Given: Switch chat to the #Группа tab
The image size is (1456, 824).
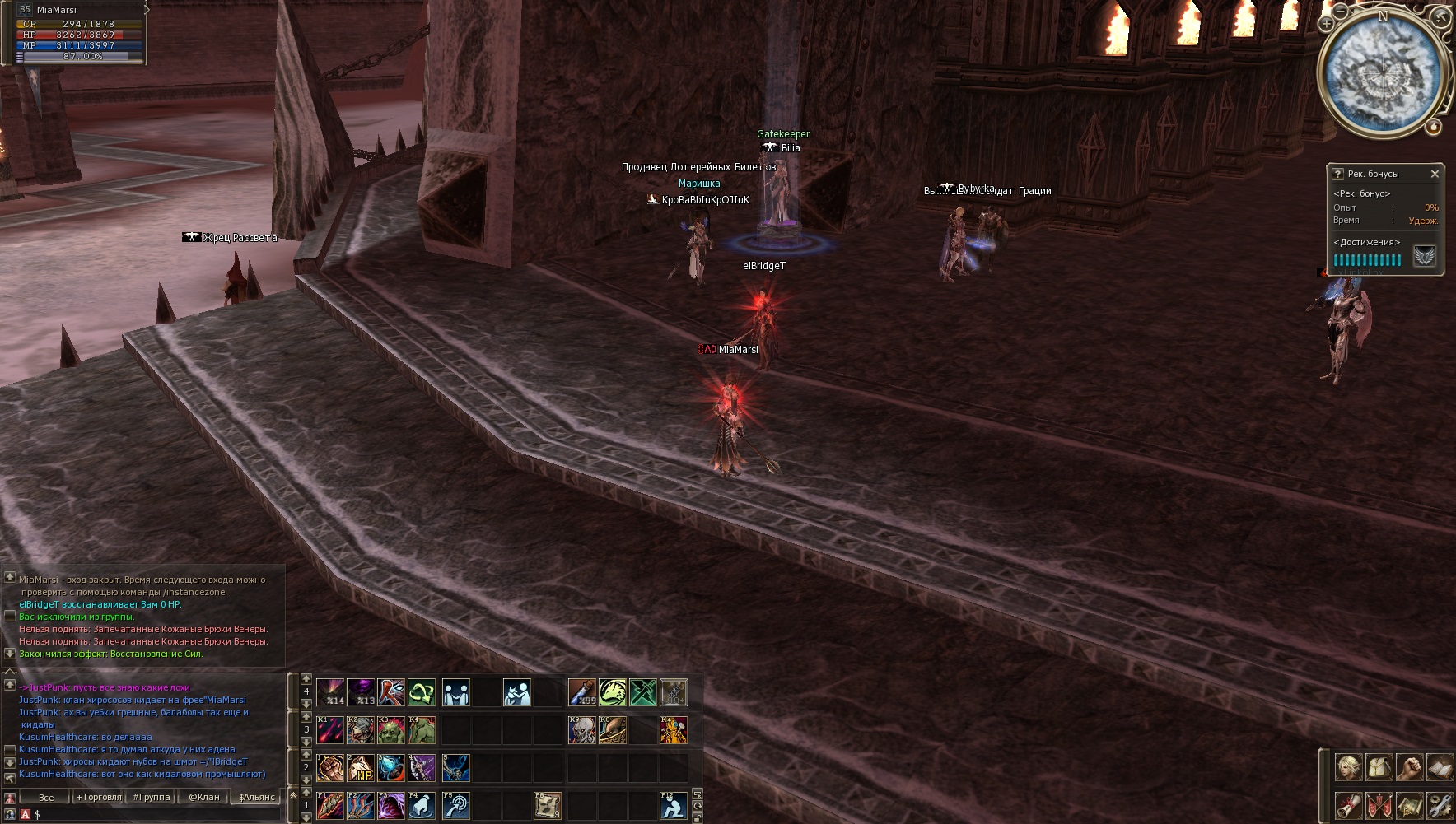Looking at the screenshot, I should (x=152, y=797).
